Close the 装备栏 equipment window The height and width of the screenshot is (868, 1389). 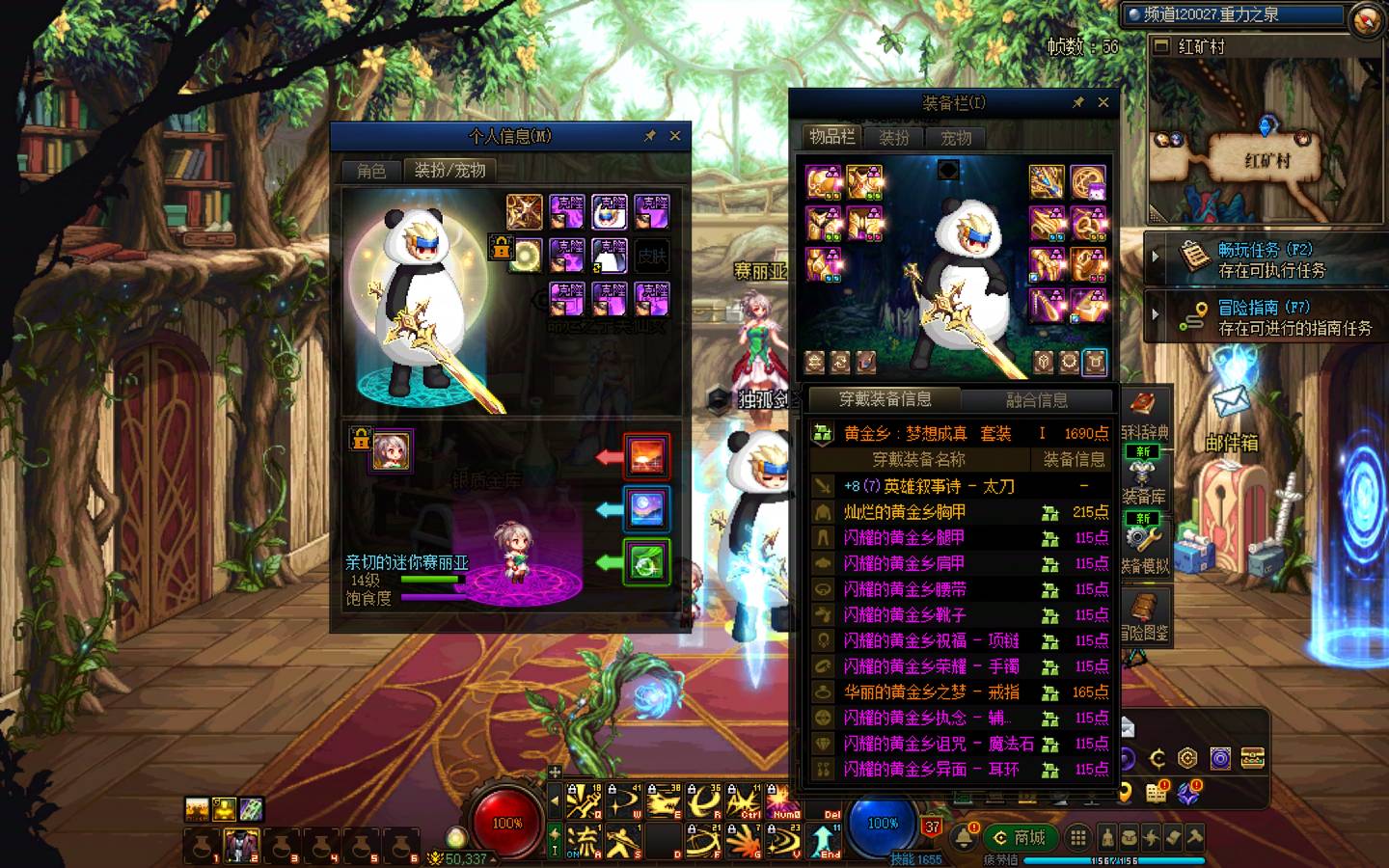tap(1103, 102)
